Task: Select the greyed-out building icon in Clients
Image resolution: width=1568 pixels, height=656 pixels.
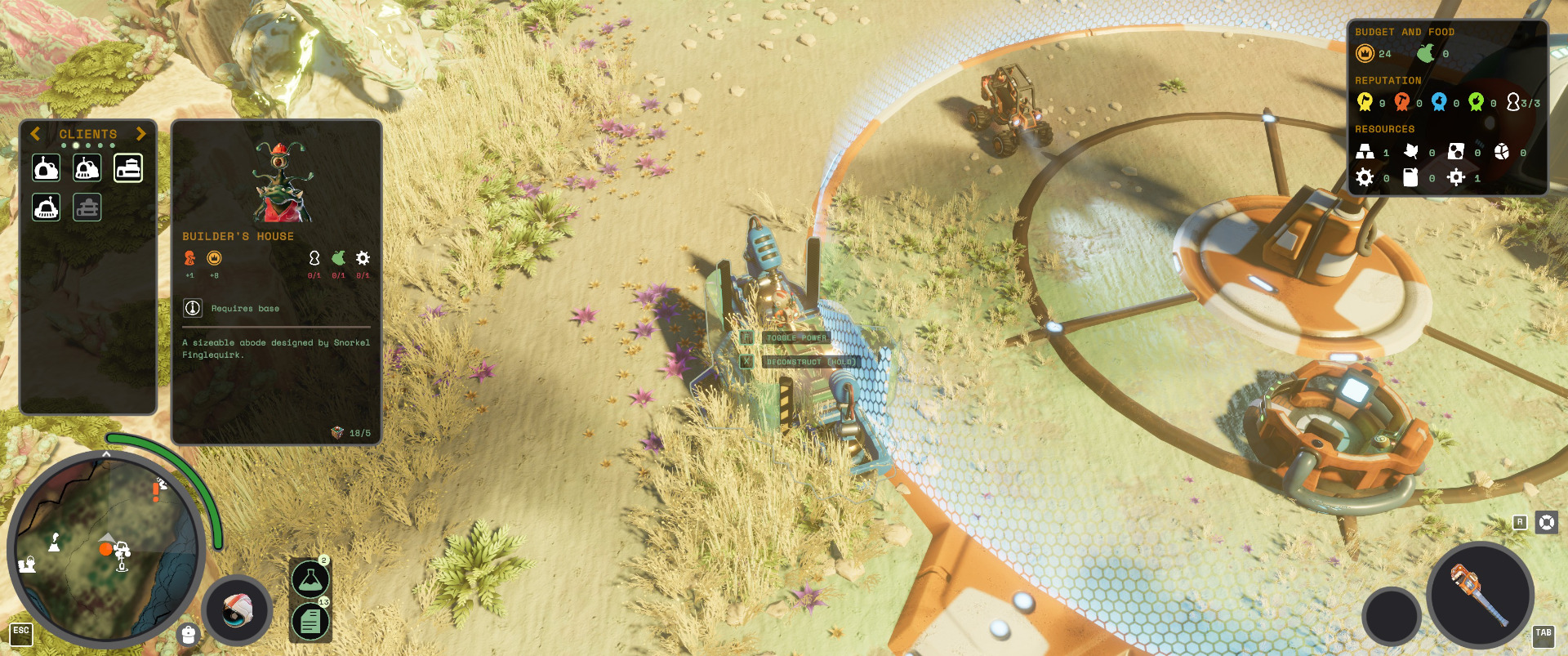Action: [x=87, y=208]
